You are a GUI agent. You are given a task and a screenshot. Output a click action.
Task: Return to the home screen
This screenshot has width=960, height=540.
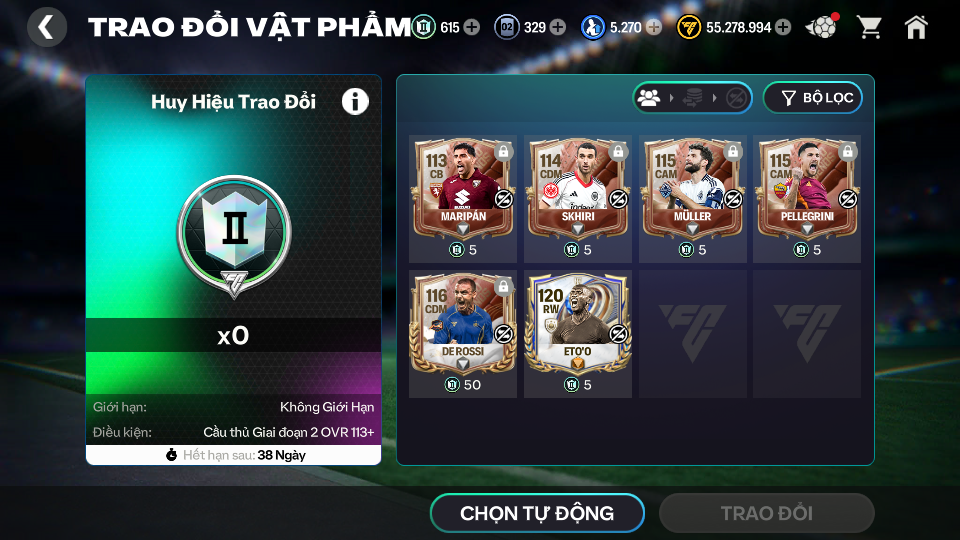coord(916,27)
